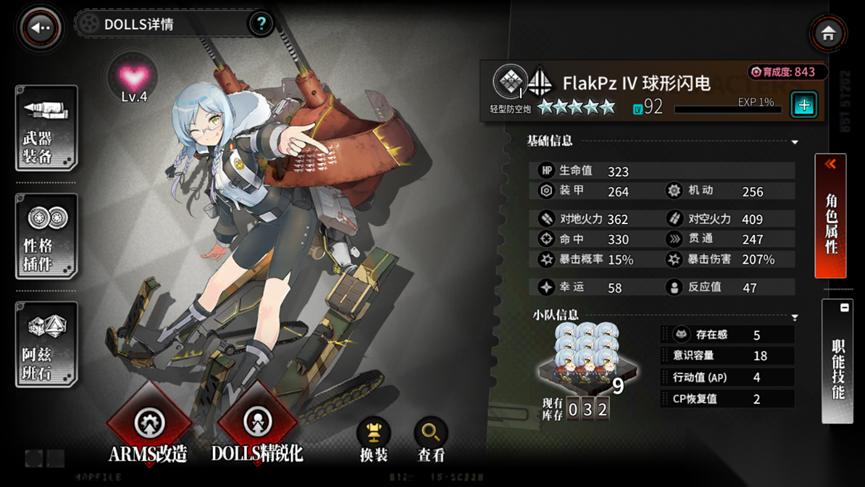The width and height of the screenshot is (865, 487).
Task: Open the 阿兹班石 menu
Action: (x=46, y=344)
